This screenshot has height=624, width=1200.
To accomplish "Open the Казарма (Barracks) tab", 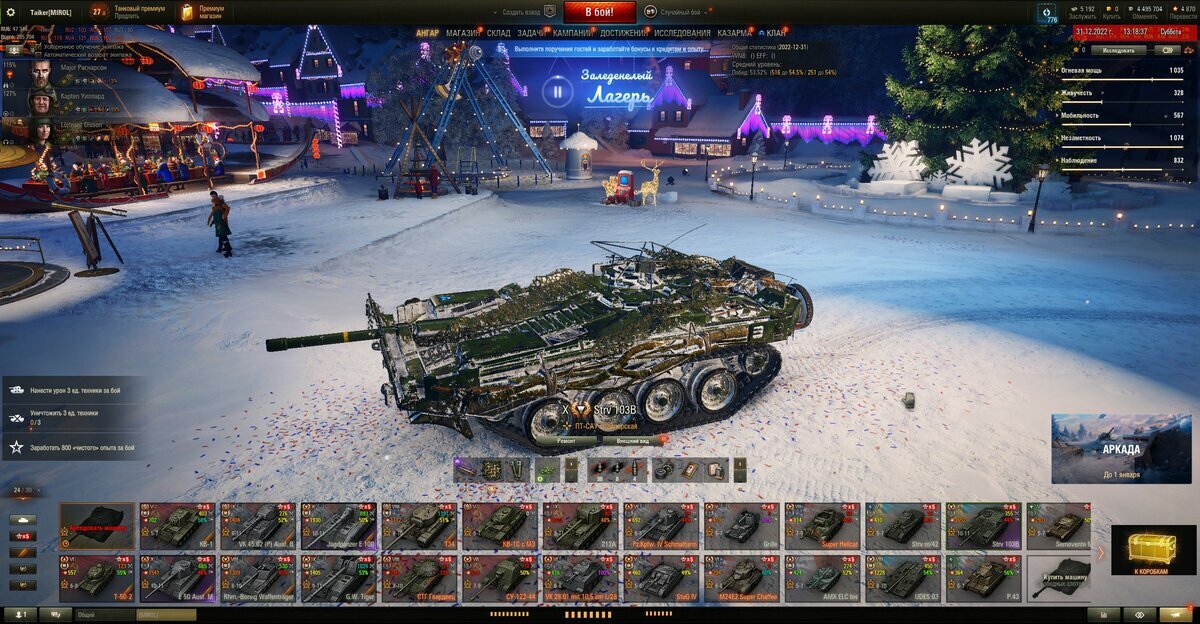I will click(734, 33).
